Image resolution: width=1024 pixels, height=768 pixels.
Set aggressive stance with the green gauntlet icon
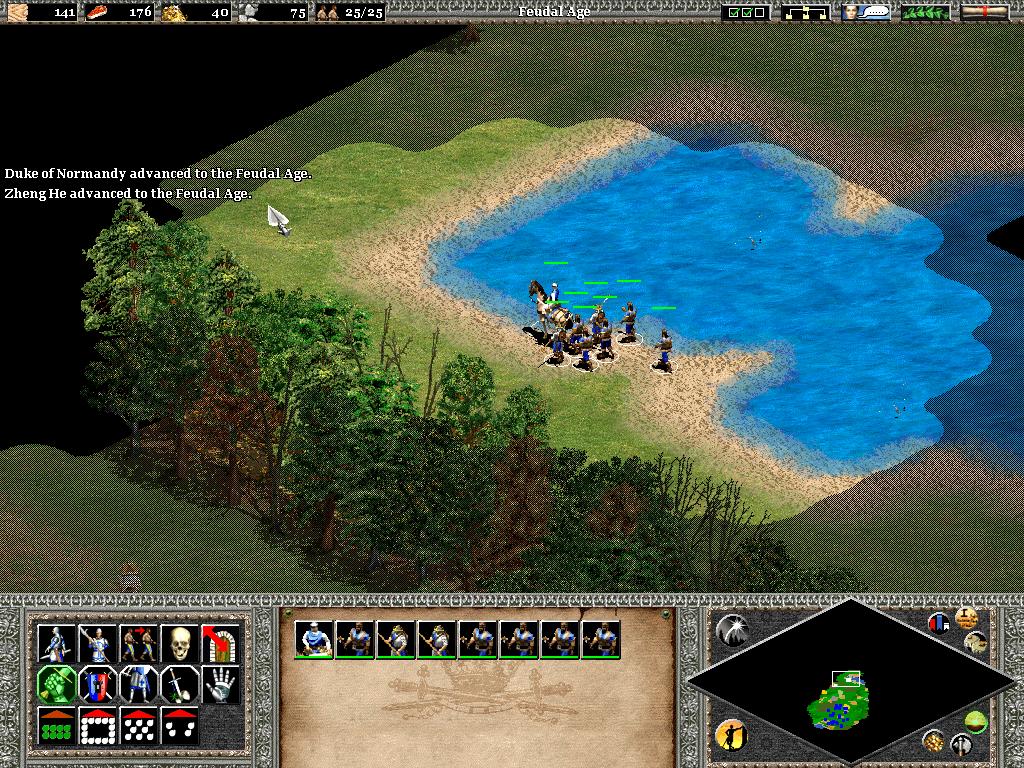tap(55, 685)
